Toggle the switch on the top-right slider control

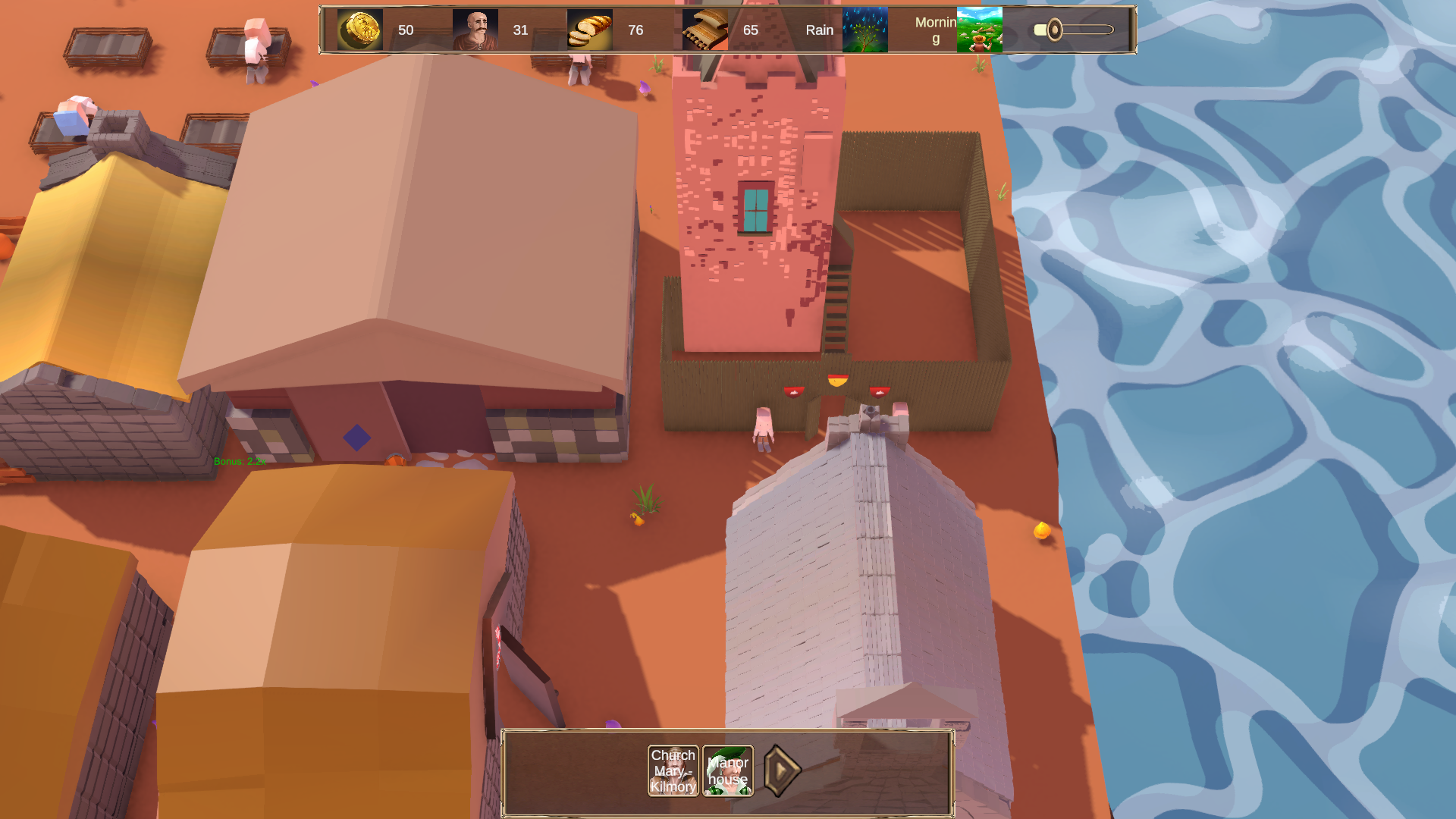pyautogui.click(x=1054, y=29)
